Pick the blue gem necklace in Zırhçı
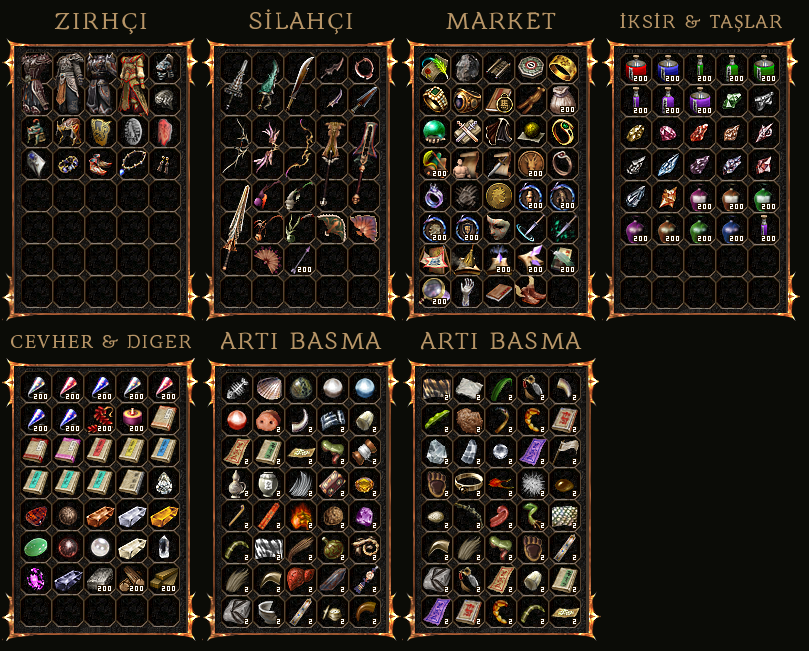This screenshot has height=651, width=809. click(133, 163)
